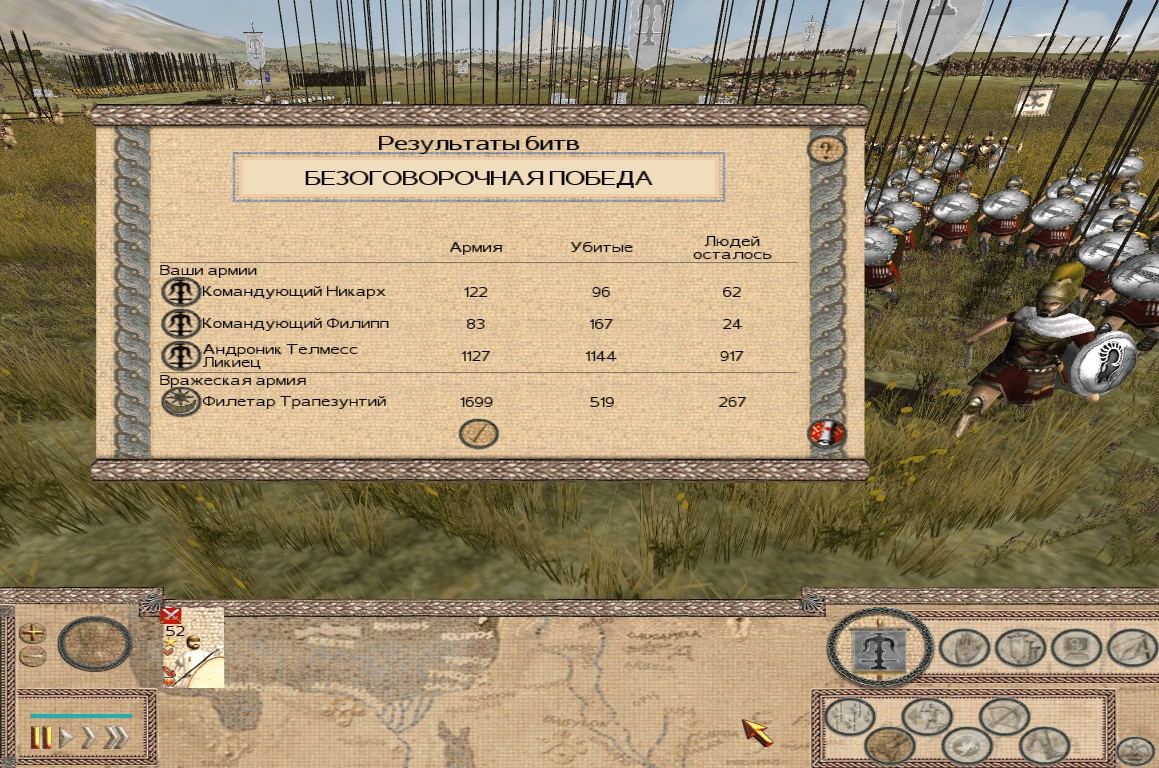Set battle speed to normal play
The width and height of the screenshot is (1159, 768).
tap(67, 738)
